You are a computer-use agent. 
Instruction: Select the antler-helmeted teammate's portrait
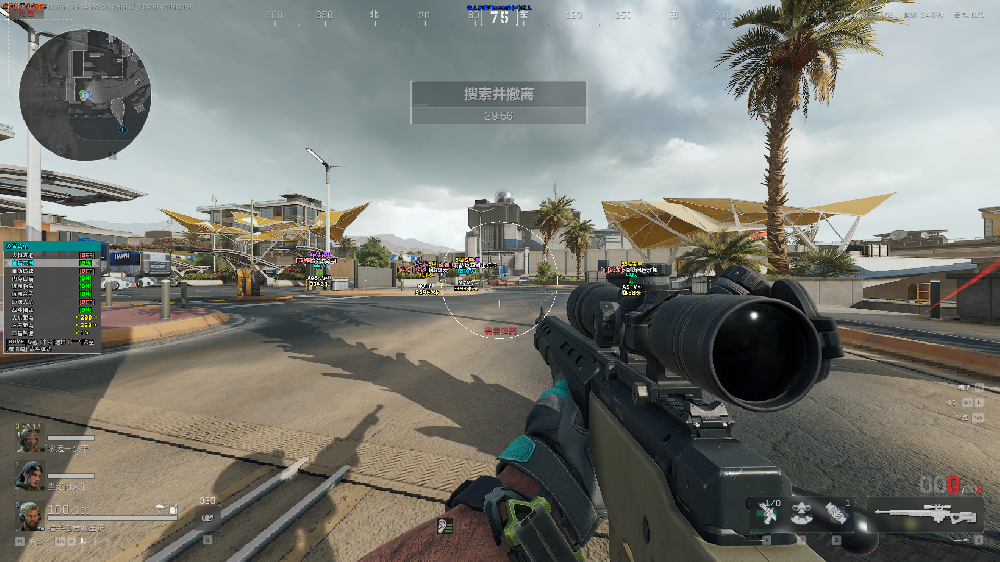point(31,438)
